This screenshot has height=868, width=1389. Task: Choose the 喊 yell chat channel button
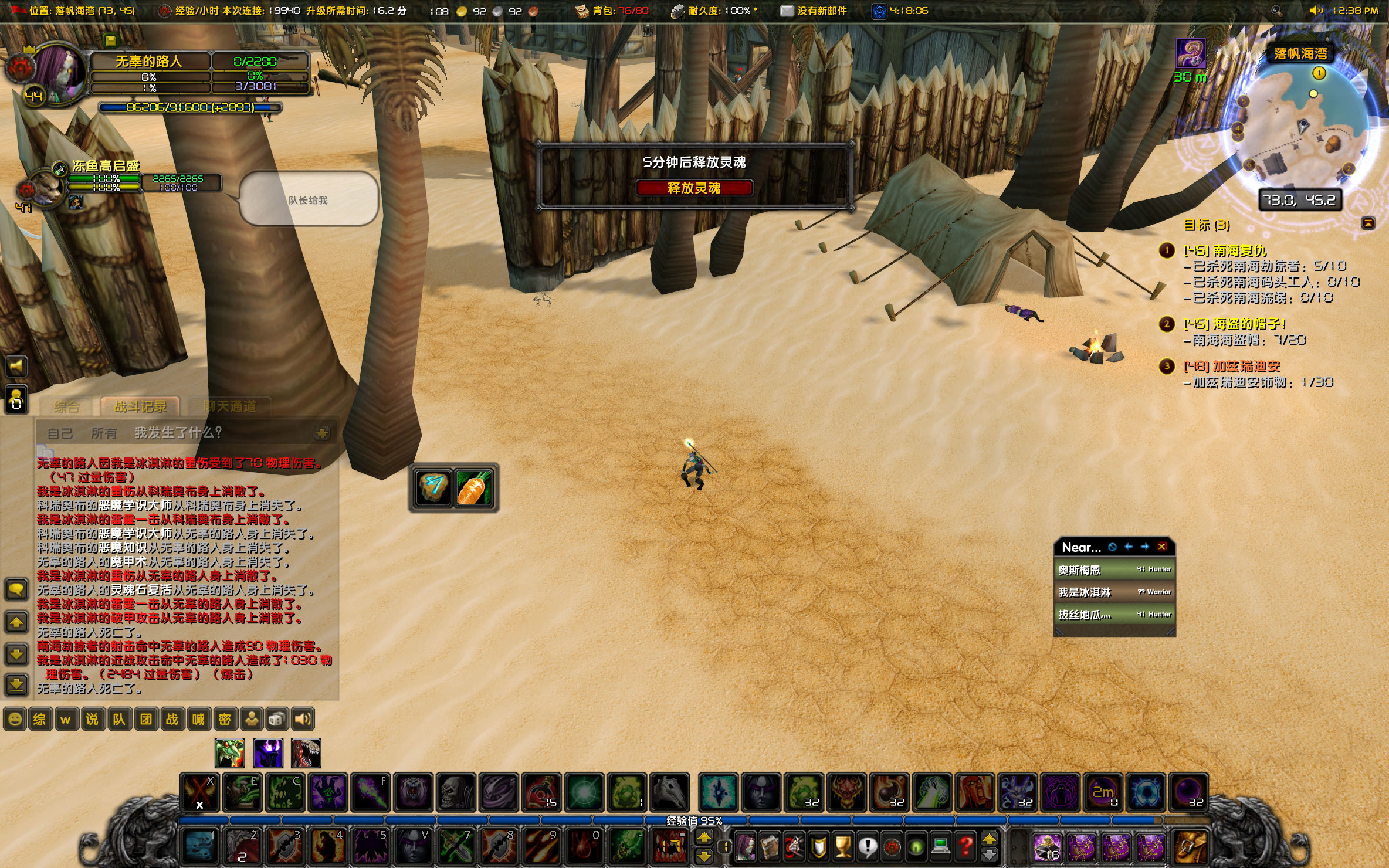198,719
